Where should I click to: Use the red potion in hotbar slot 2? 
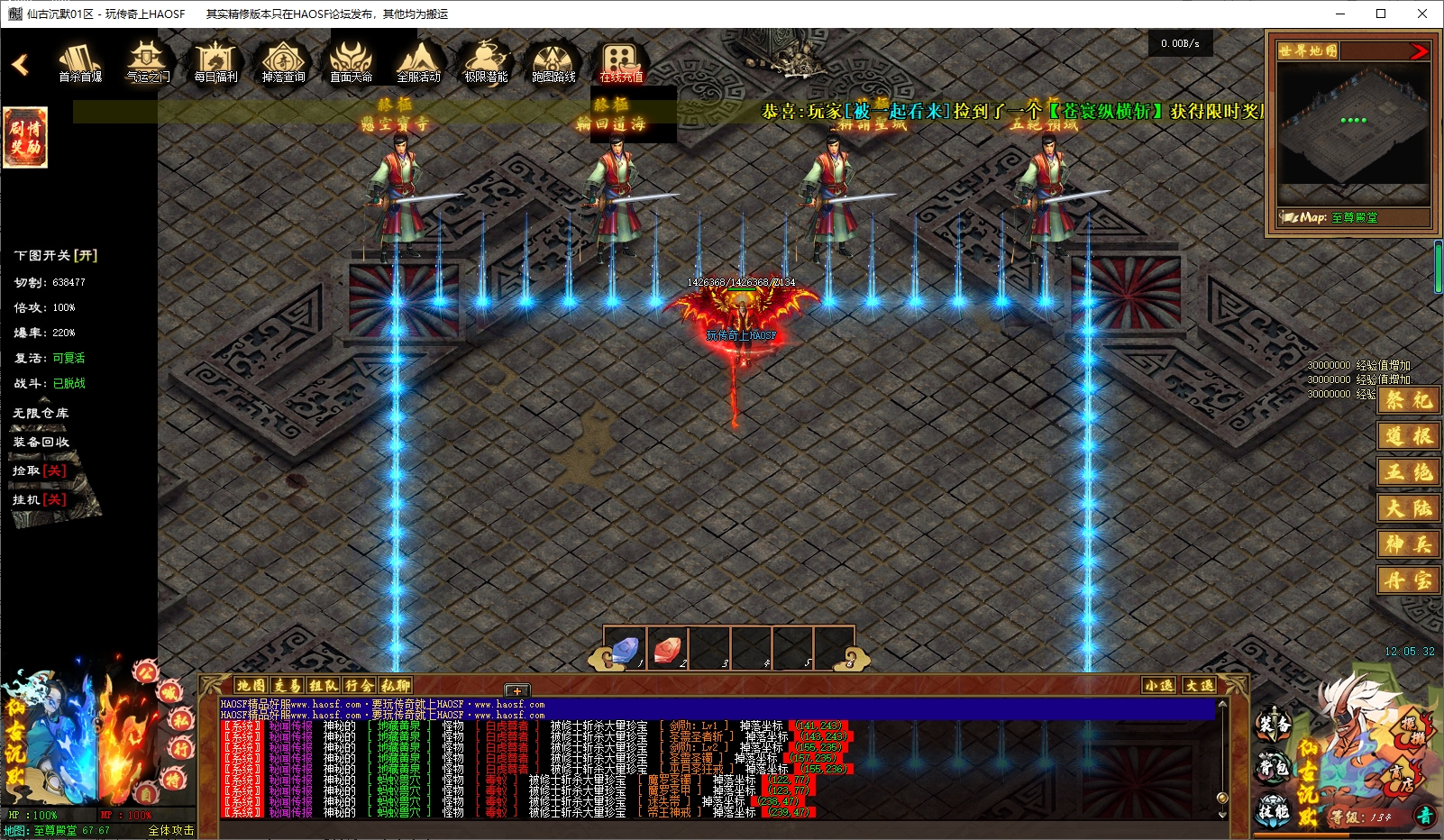(x=667, y=648)
